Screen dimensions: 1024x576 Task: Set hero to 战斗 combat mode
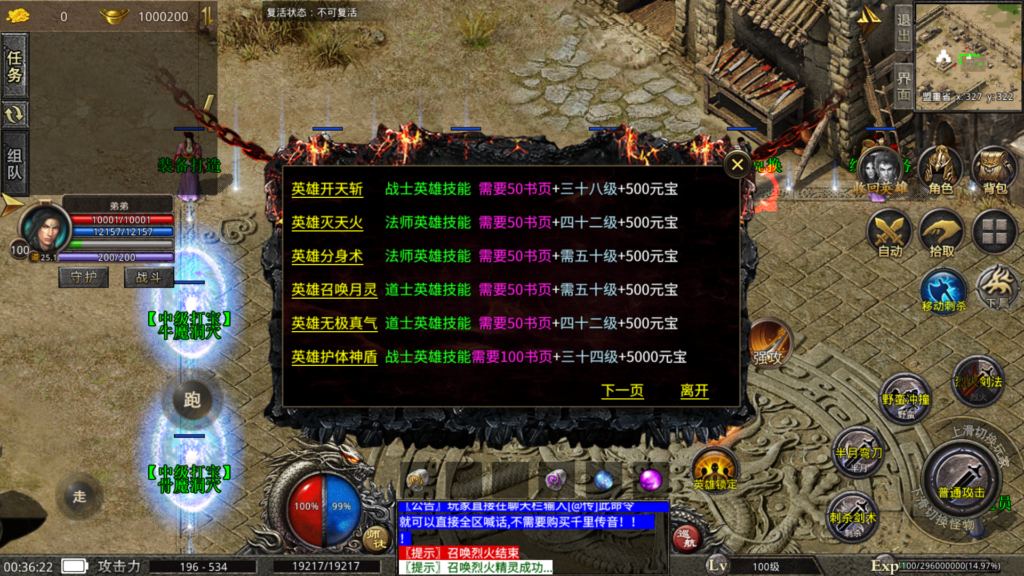(148, 277)
